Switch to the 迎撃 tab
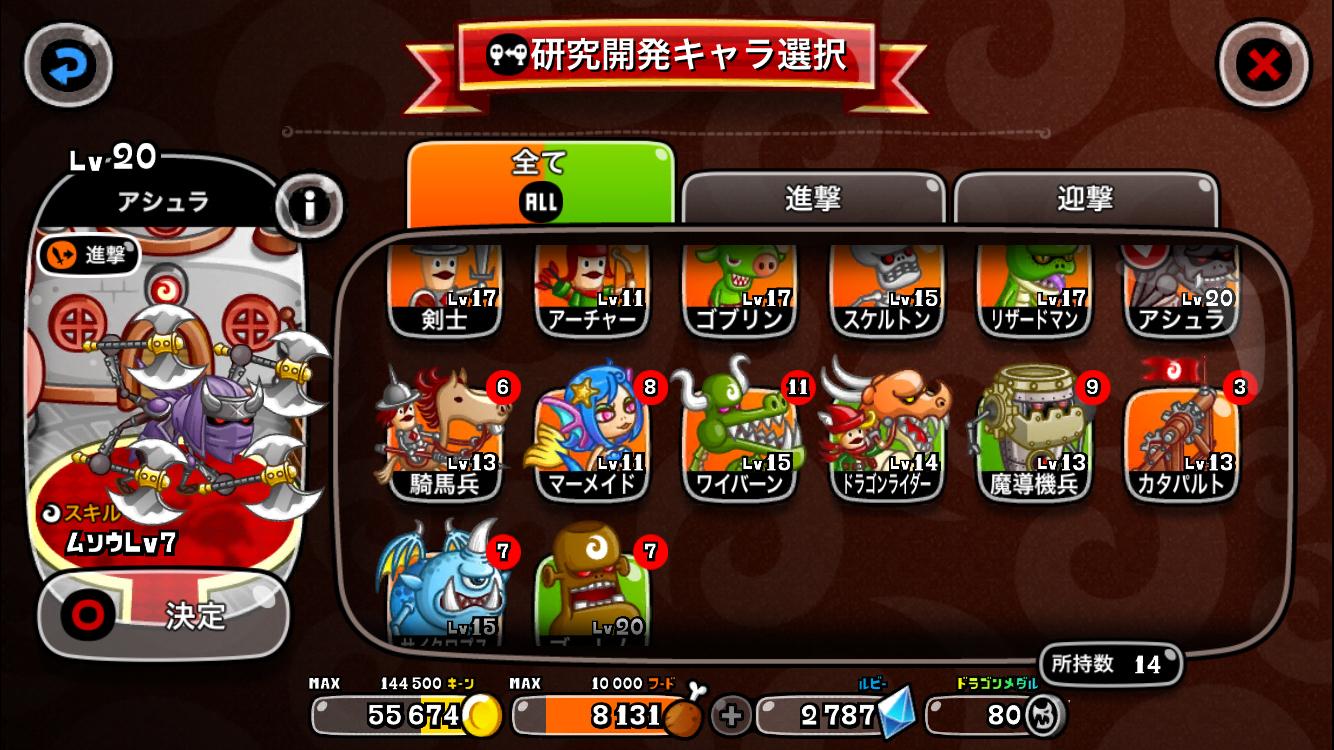Viewport: 1334px width, 750px height. (1086, 200)
